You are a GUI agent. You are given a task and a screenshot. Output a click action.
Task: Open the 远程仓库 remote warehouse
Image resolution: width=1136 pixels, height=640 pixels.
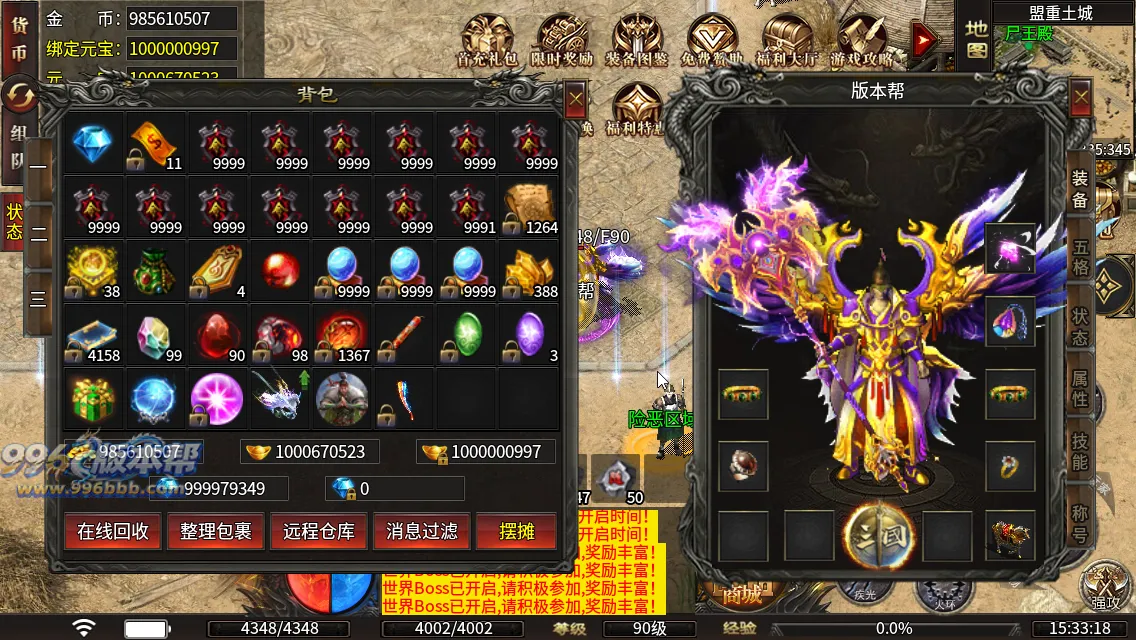(319, 532)
